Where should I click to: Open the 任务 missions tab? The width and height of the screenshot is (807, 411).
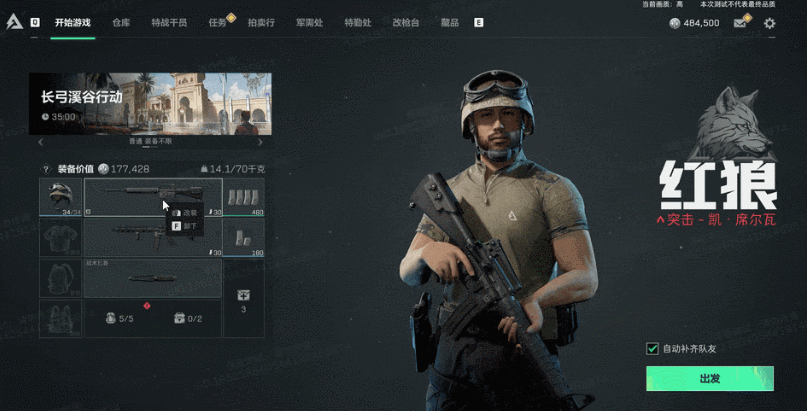[x=217, y=22]
